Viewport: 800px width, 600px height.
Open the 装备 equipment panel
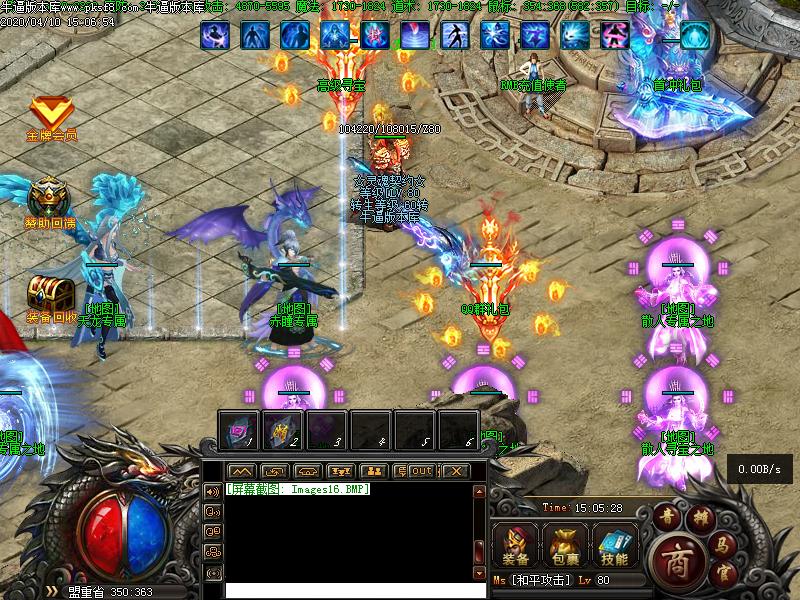(x=517, y=544)
